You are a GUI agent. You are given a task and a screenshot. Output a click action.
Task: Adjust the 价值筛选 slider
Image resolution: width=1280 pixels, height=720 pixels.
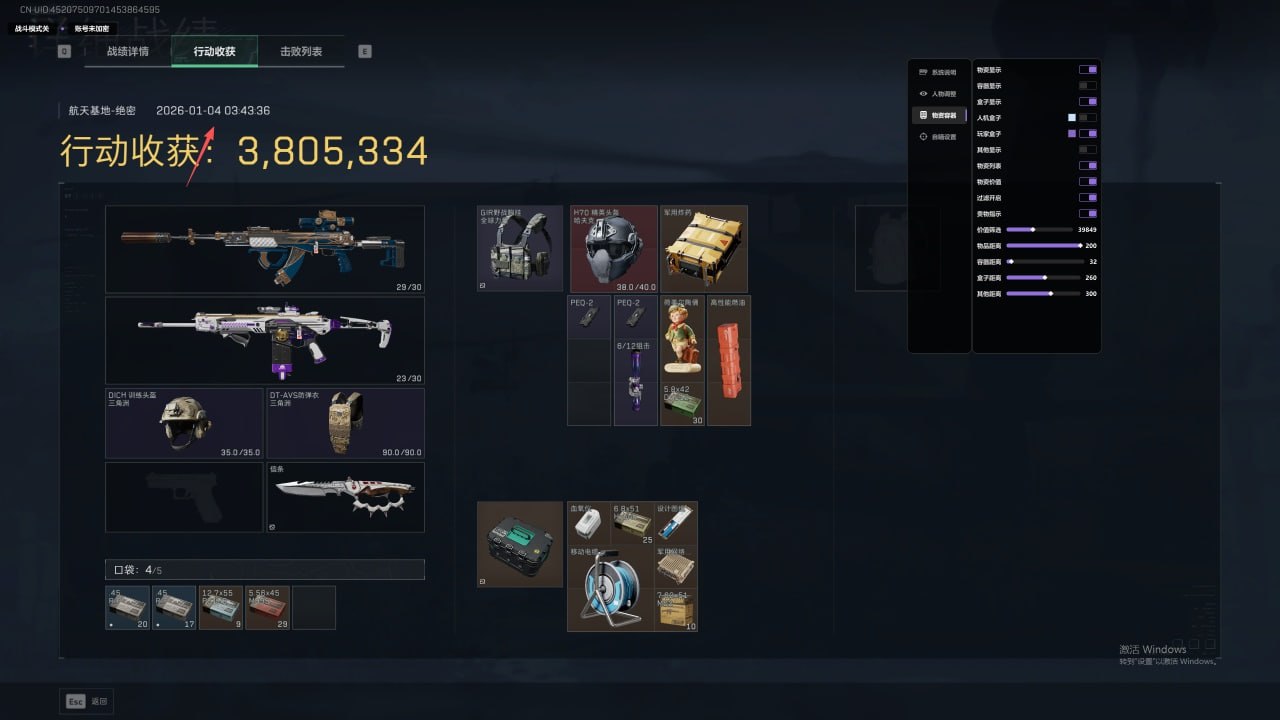coord(1033,230)
